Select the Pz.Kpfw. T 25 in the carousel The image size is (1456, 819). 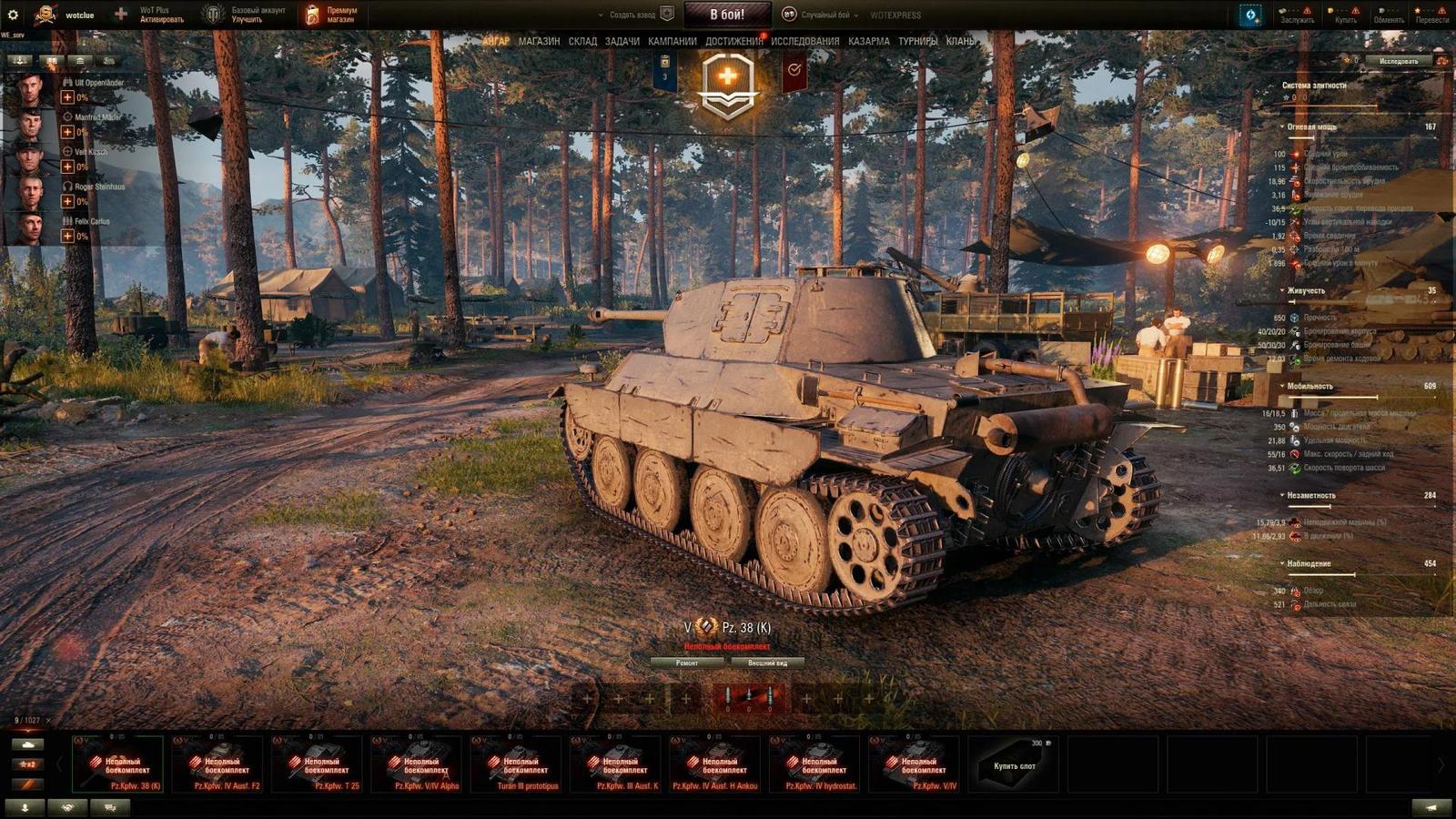318,764
